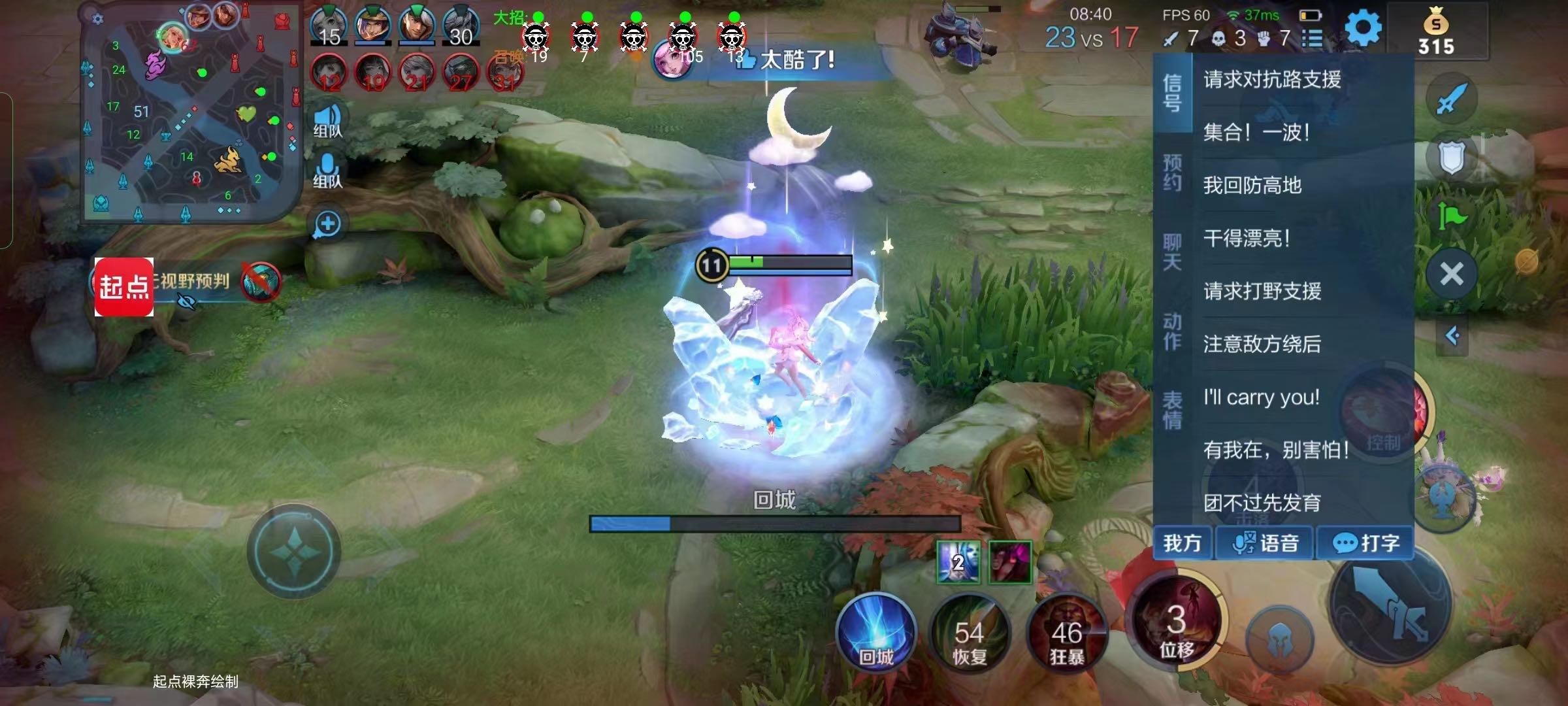The image size is (1568, 706).
Task: Use the 恢复 heal skill
Action: point(970,634)
